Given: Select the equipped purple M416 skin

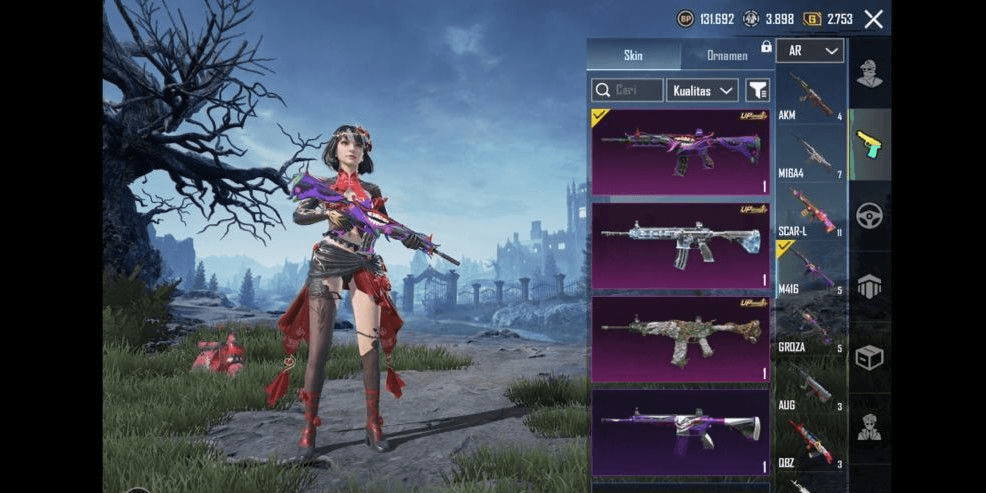Looking at the screenshot, I should [681, 152].
